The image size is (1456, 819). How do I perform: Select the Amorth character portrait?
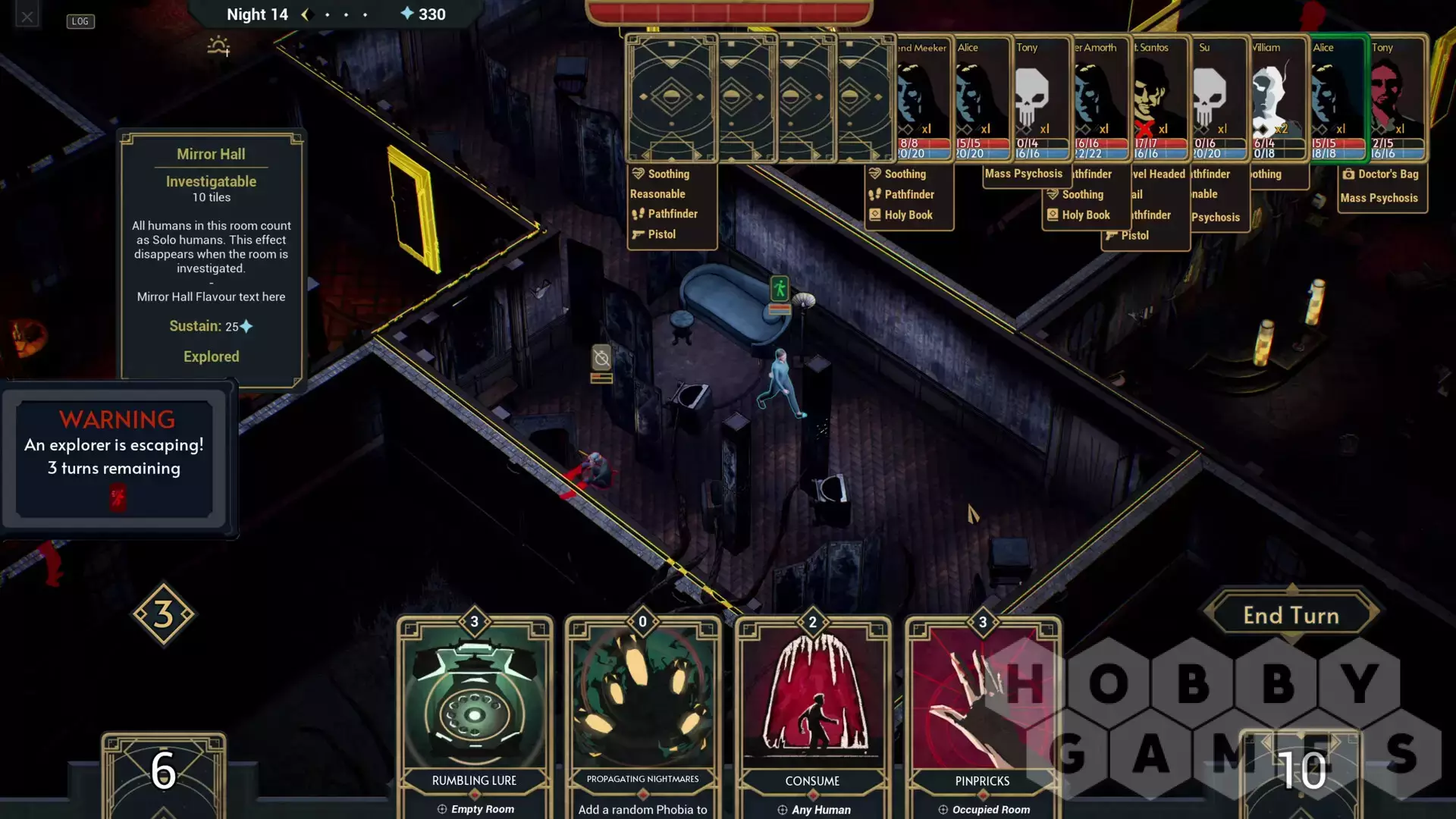click(1100, 97)
